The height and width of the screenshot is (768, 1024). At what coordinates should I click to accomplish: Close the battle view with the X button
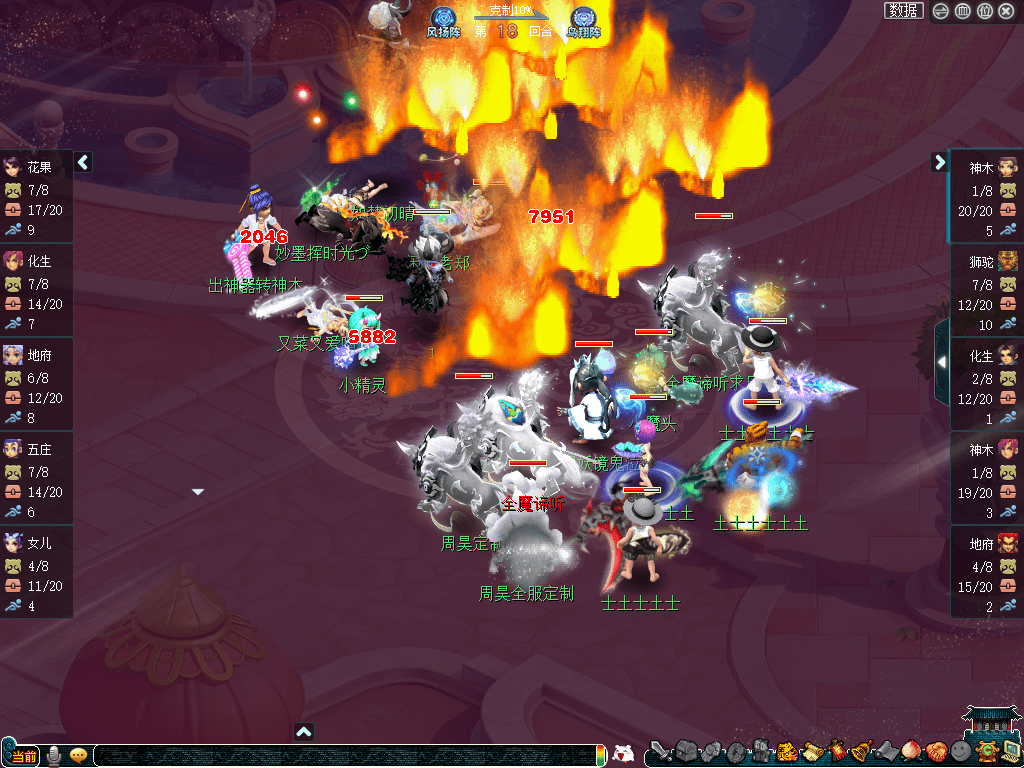coord(1006,11)
